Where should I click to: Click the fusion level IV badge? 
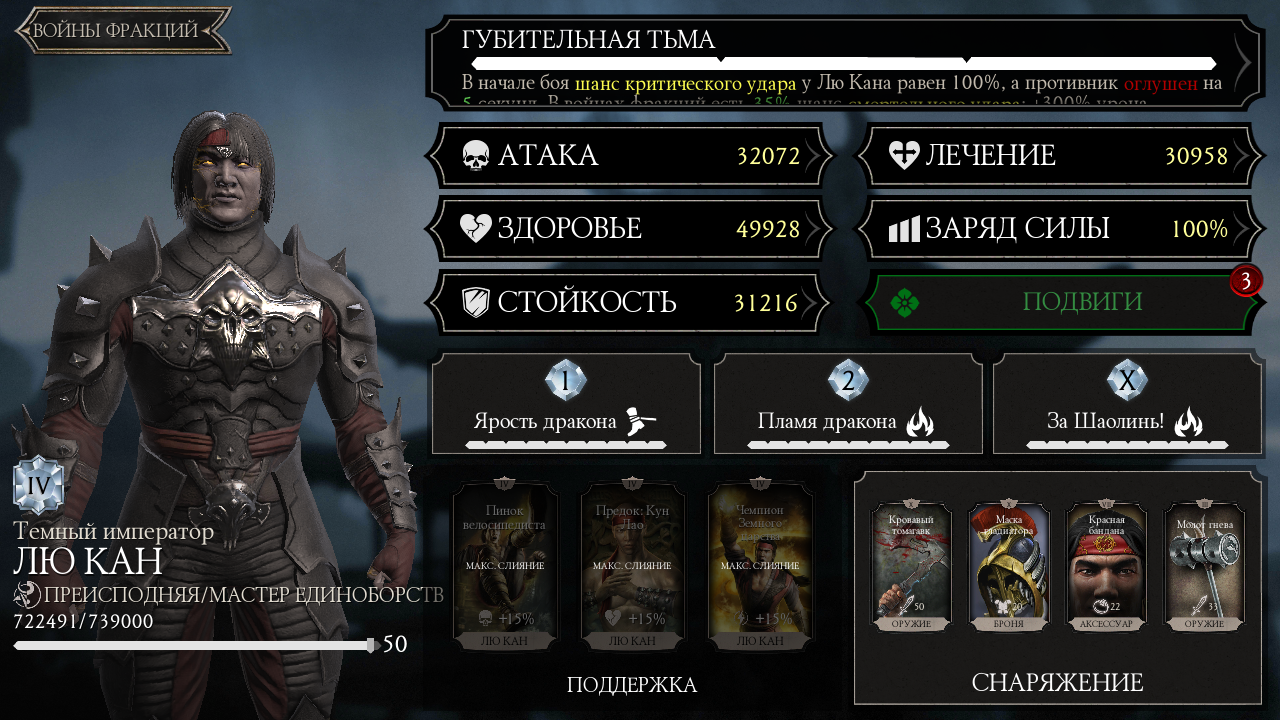[x=38, y=486]
